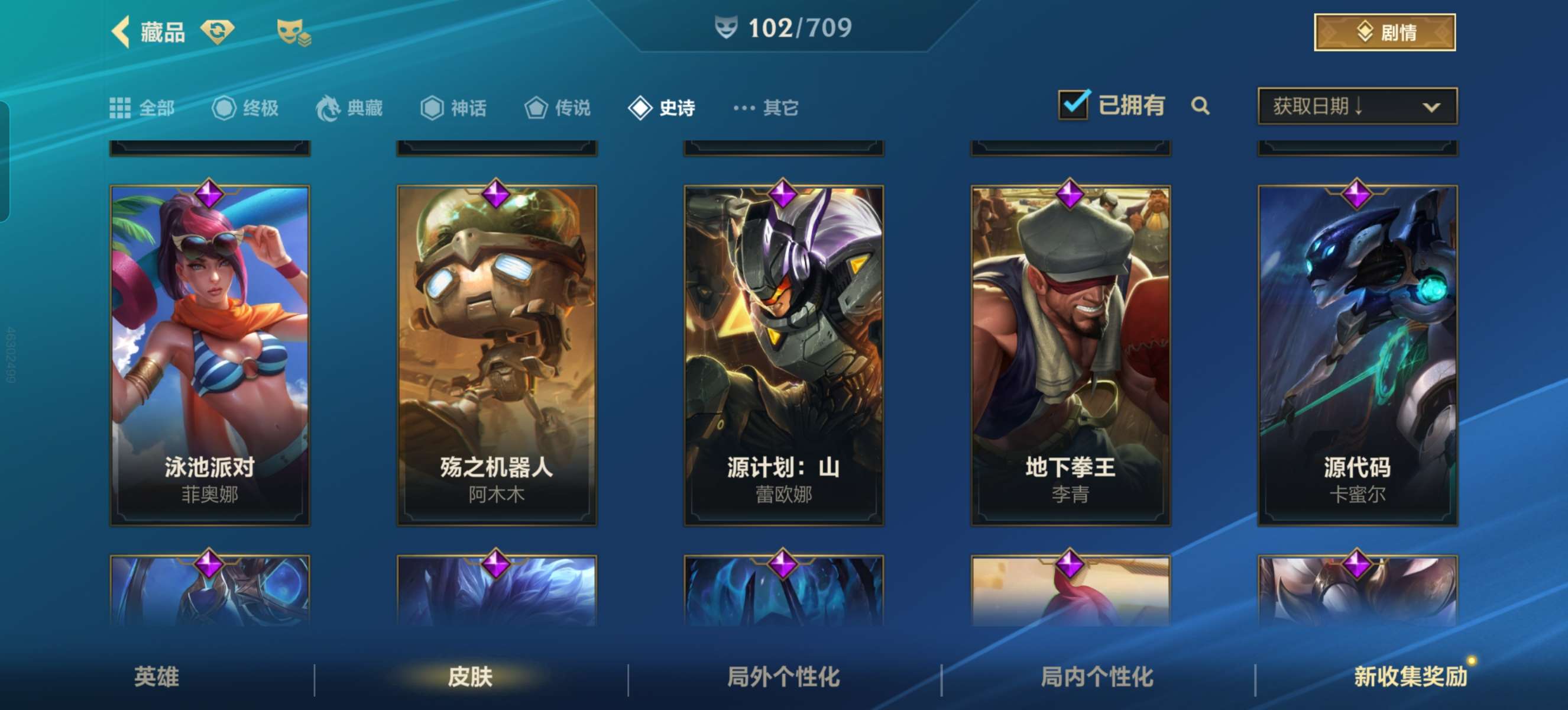
Task: Select the 史诗 rarity filter
Action: click(x=662, y=108)
